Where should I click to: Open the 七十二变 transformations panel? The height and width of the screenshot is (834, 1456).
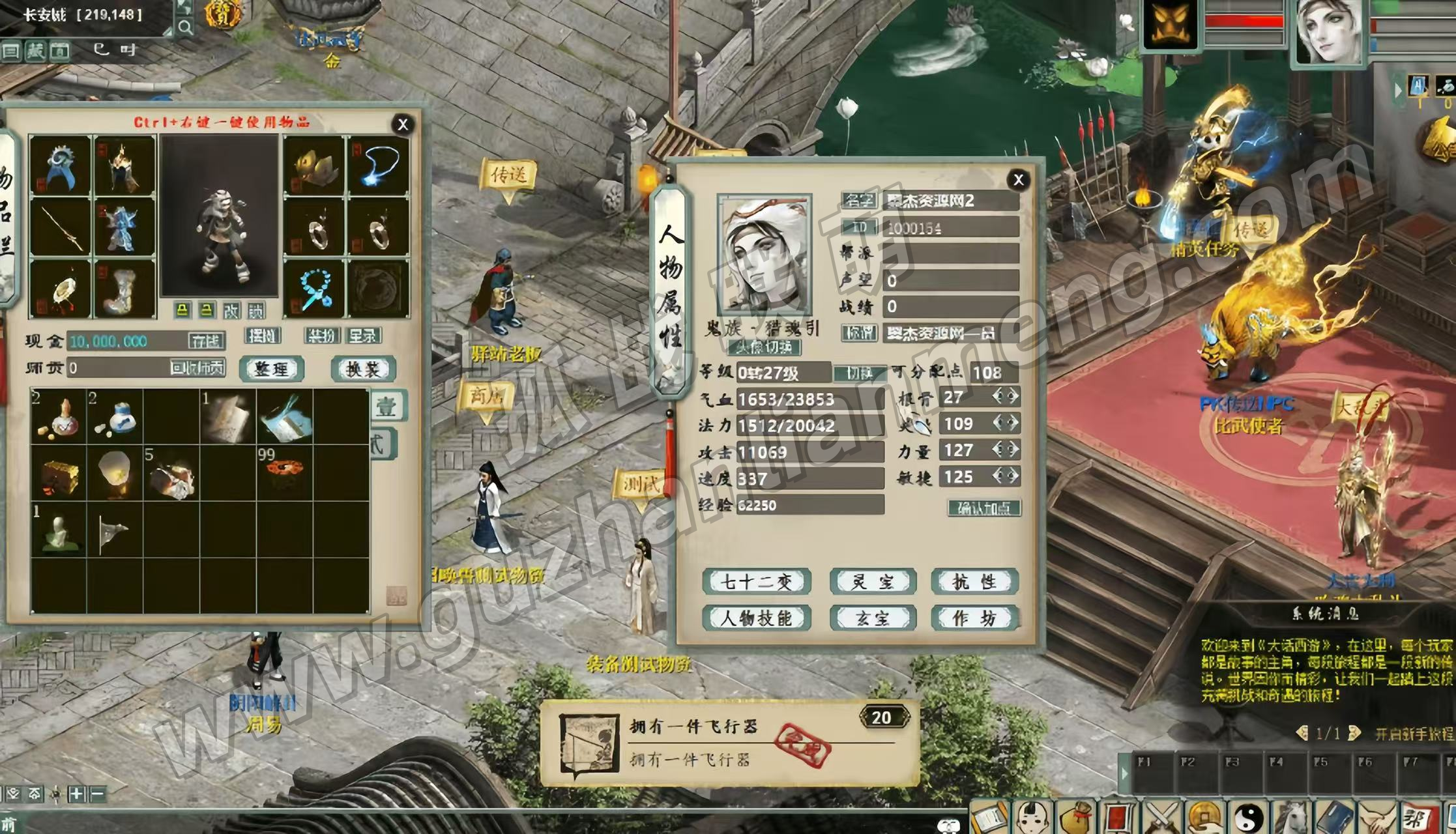(756, 582)
